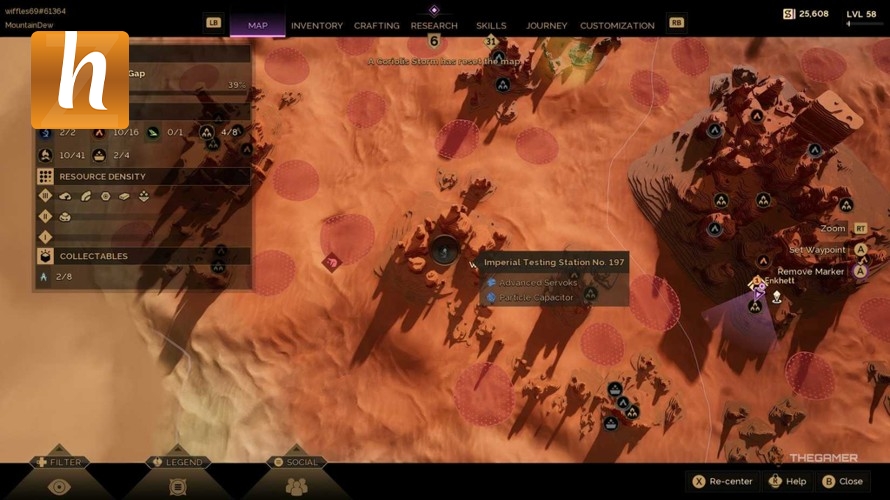Select the Map tab

coord(257,25)
